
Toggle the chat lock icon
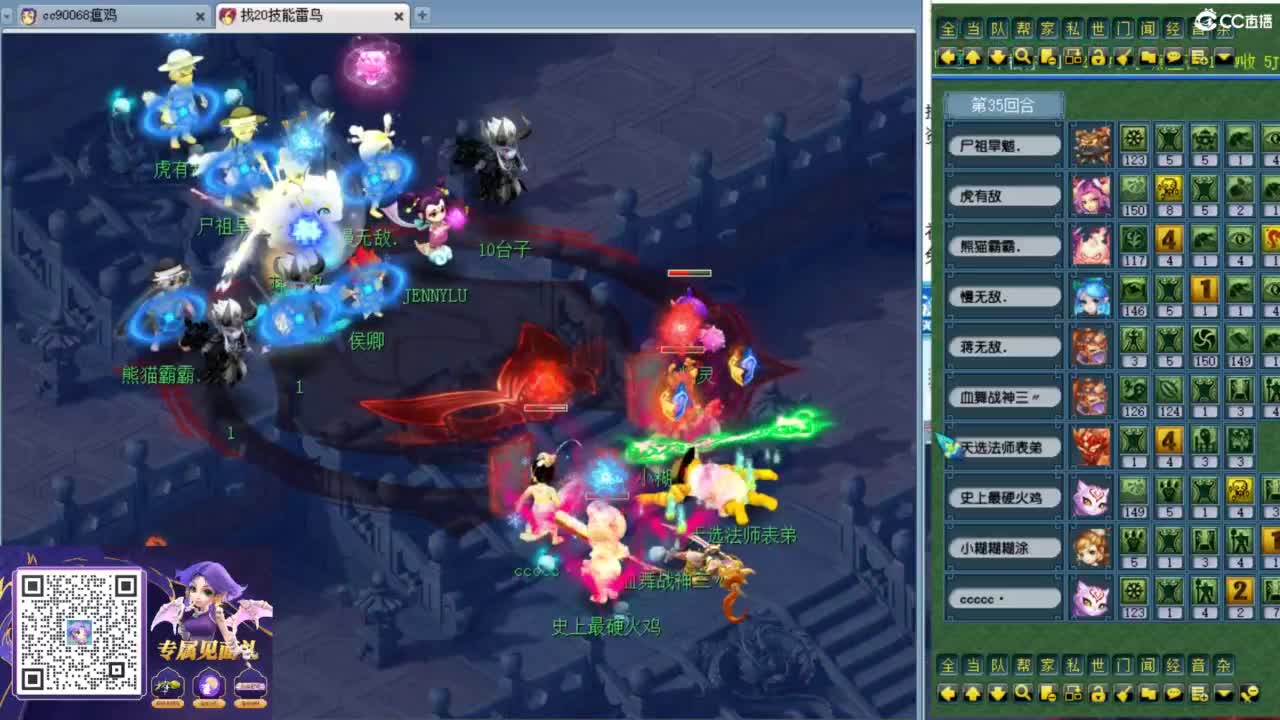(1097, 58)
